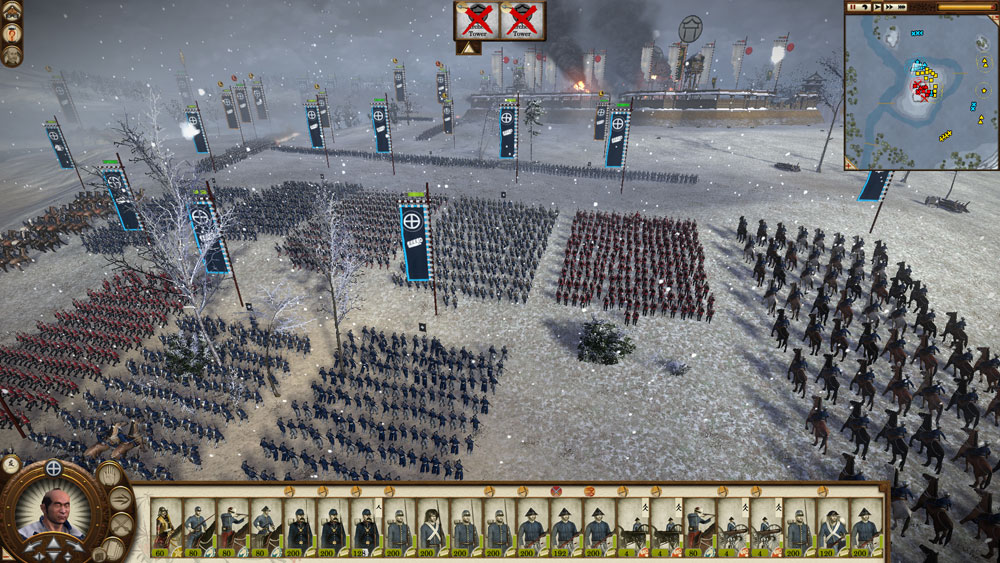The height and width of the screenshot is (563, 1000).
Task: Toggle the running man icon above portrait
Action: click(13, 463)
